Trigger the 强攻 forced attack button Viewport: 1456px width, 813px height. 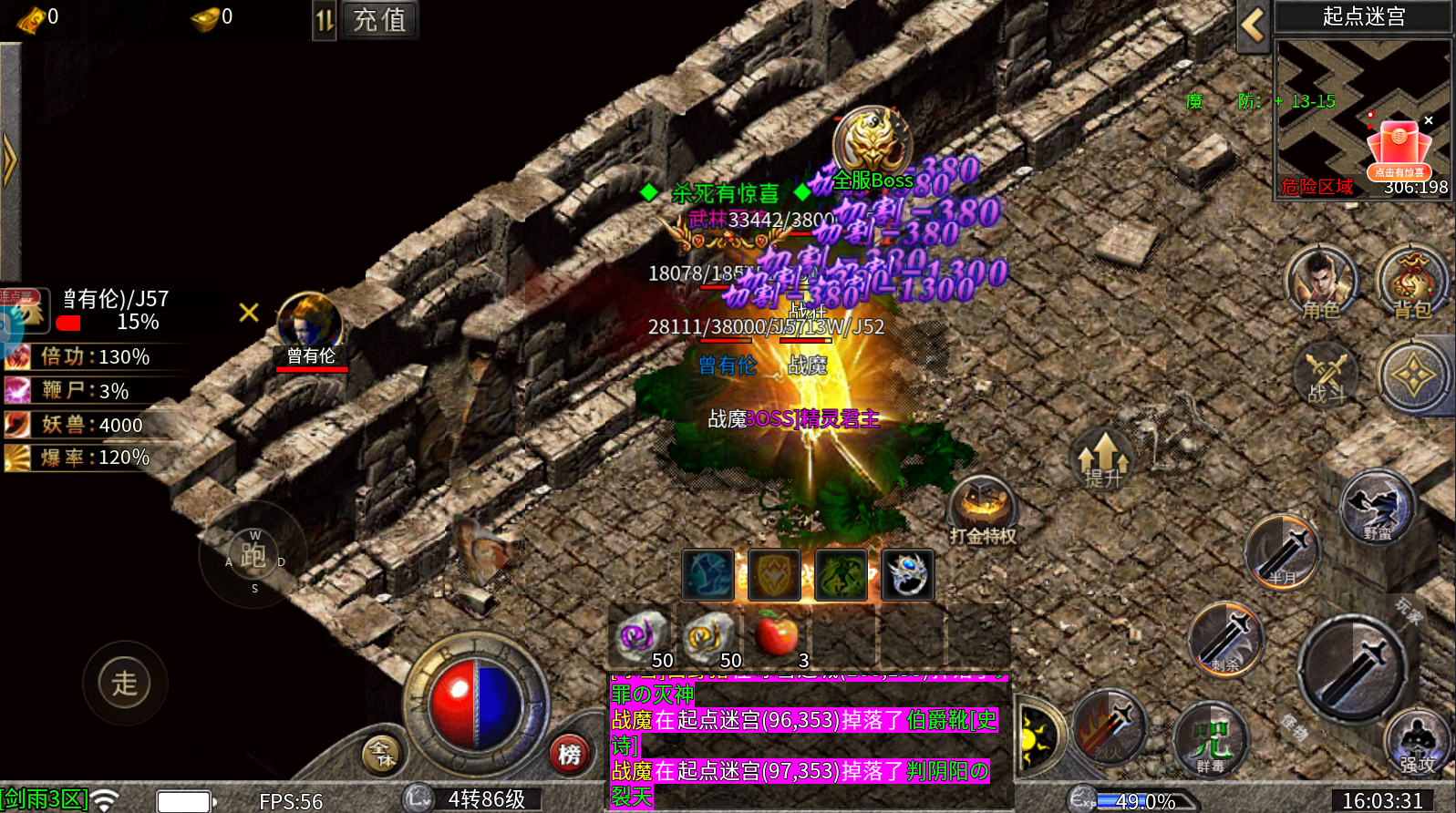point(1416,743)
